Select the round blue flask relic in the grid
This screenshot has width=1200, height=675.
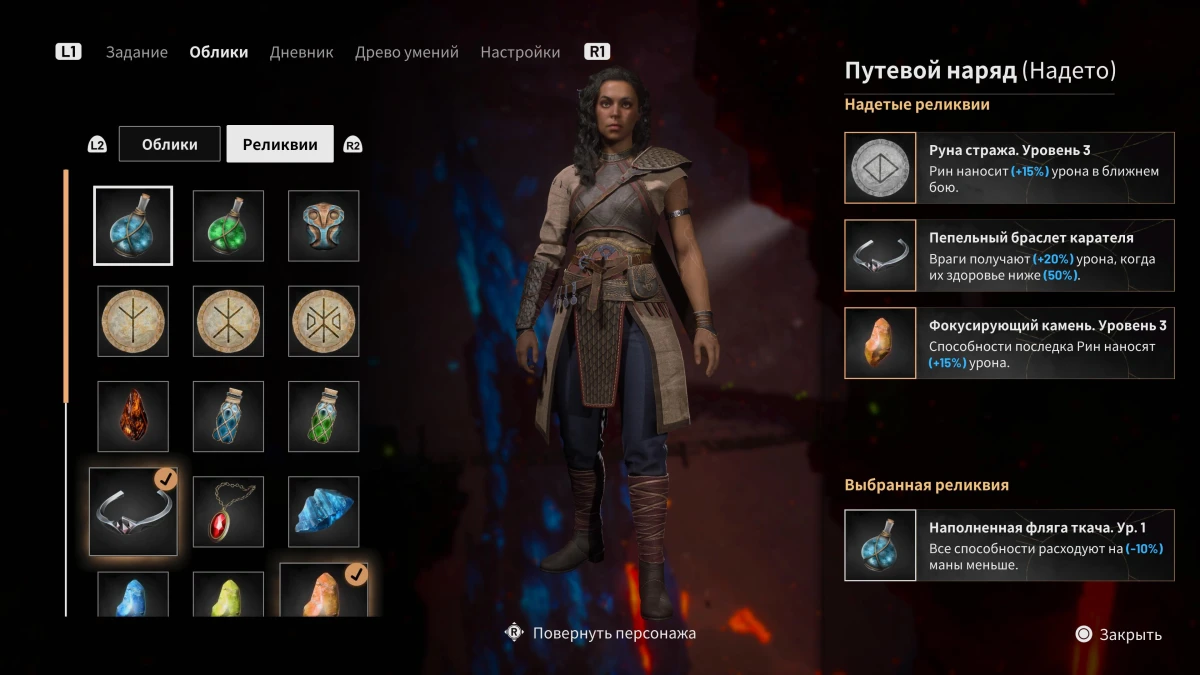133,226
